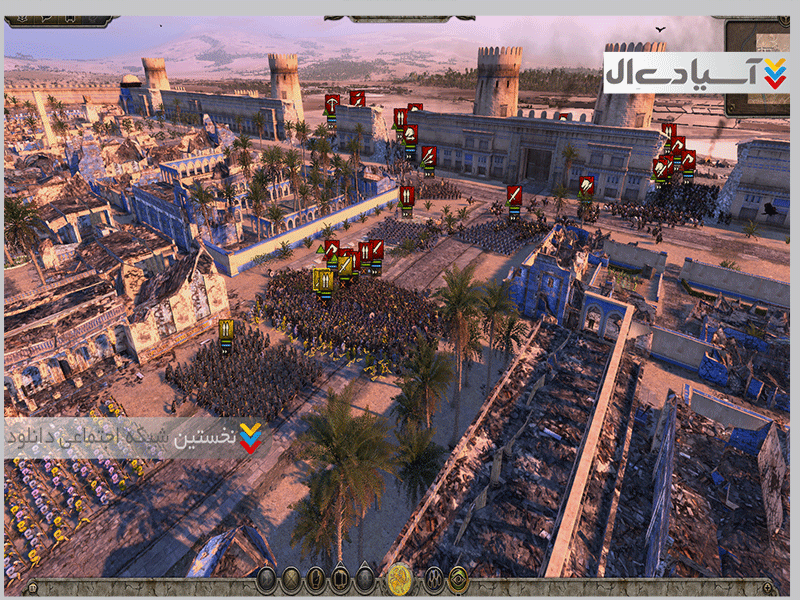Select the yellow banner beside the red banners
The width and height of the screenshot is (800, 600).
tap(323, 280)
